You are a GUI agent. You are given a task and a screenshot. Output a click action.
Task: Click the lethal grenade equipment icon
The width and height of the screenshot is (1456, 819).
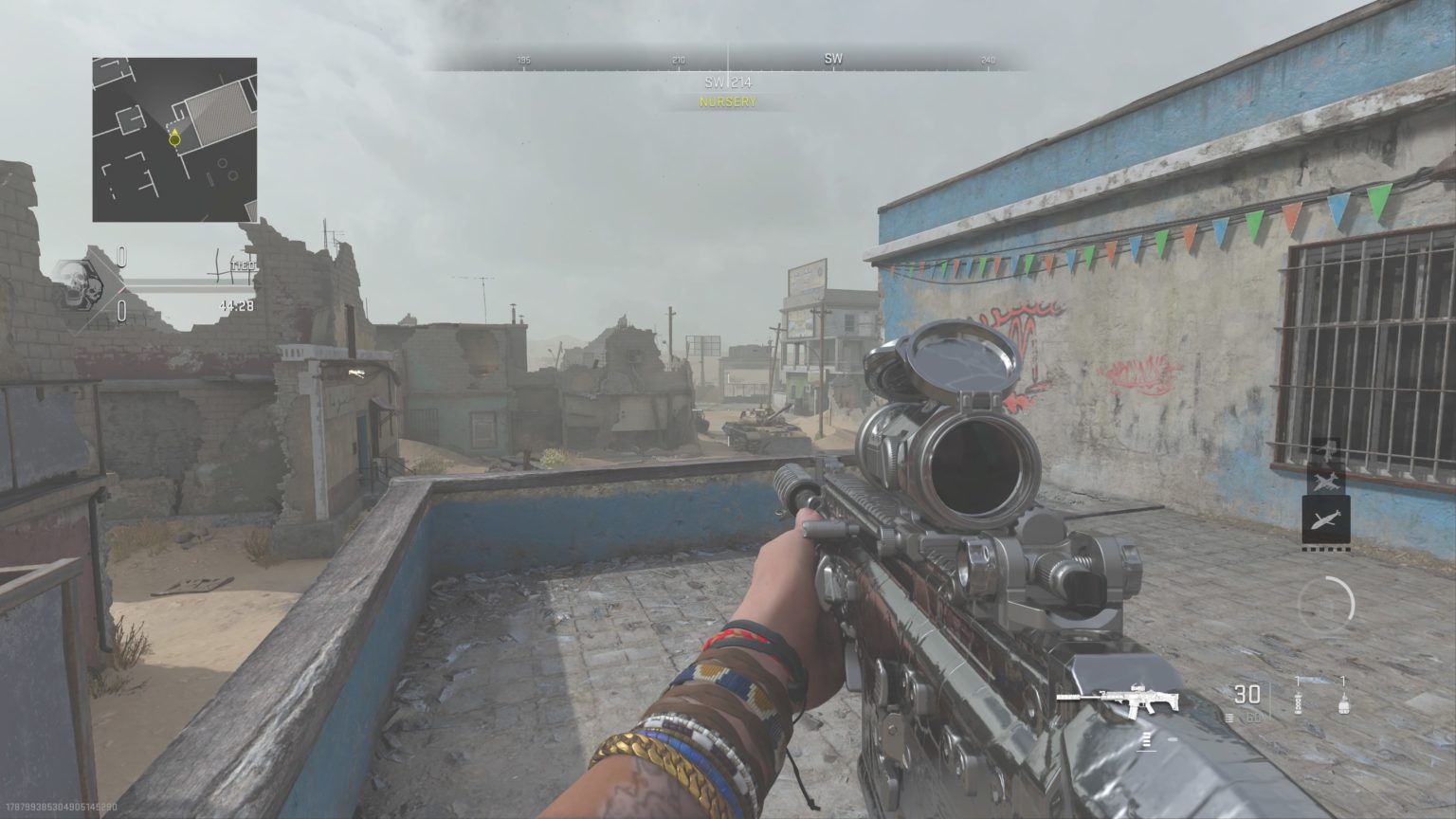[1343, 706]
